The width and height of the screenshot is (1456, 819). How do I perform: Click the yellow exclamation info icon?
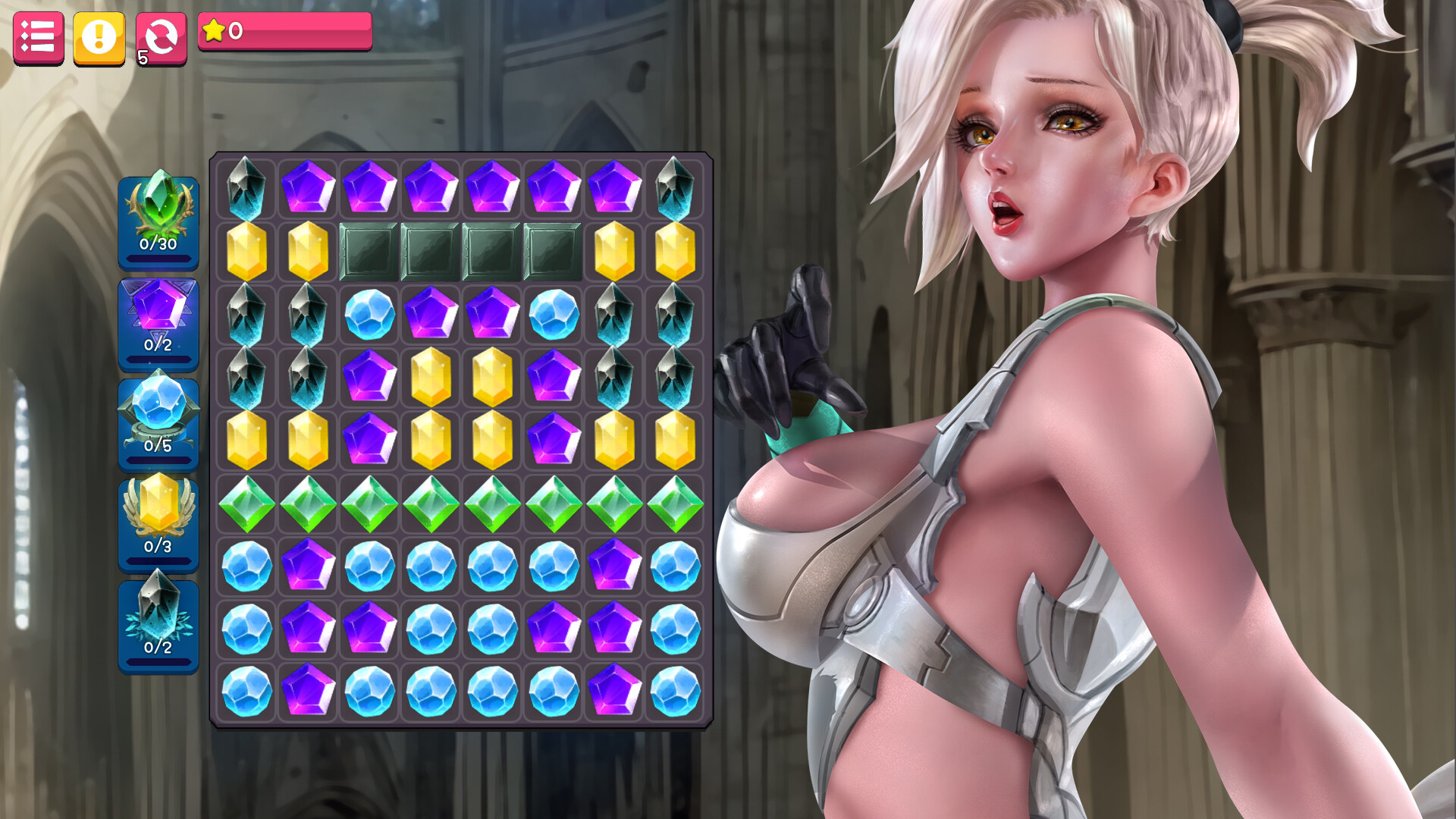pos(99,35)
